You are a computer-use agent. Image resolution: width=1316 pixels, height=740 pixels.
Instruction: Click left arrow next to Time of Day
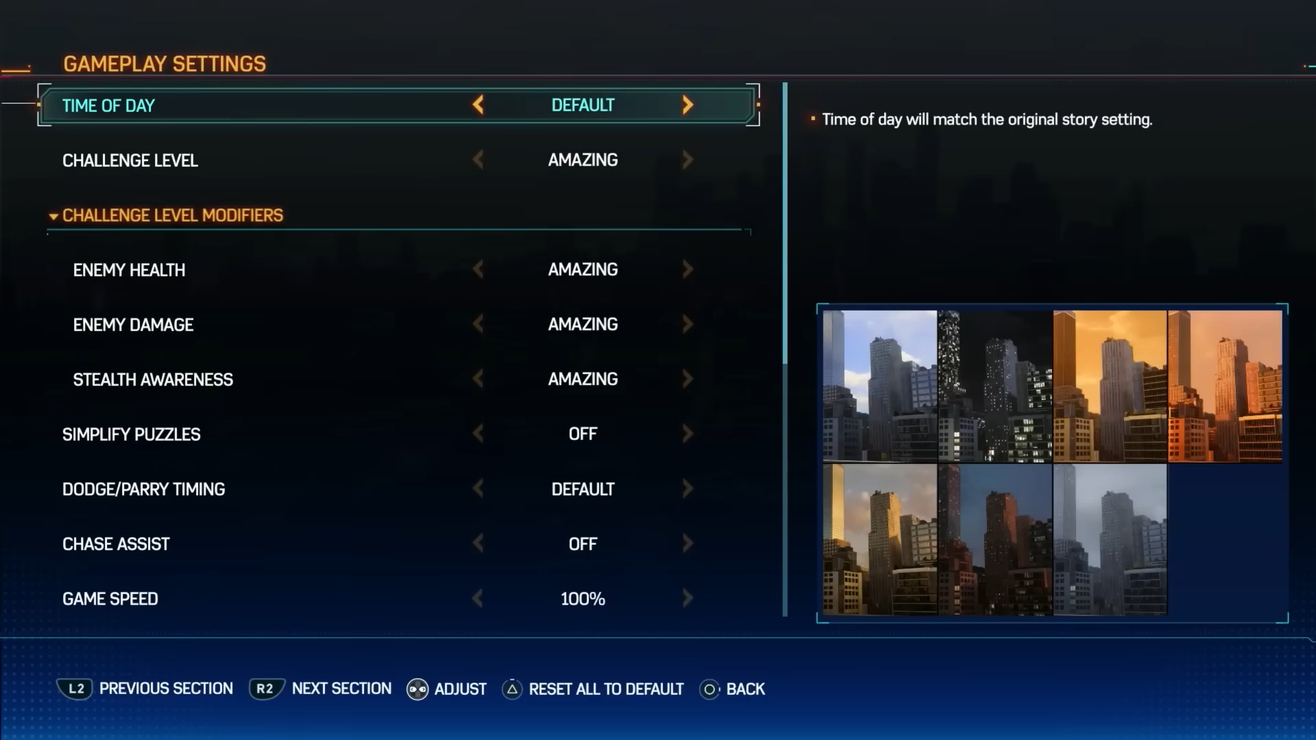click(x=478, y=105)
